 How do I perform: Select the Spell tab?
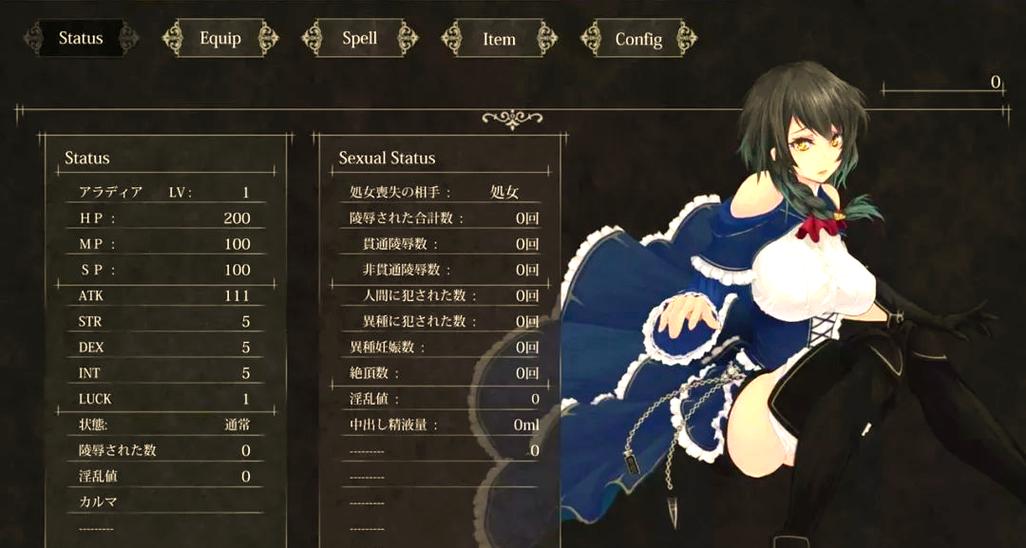coord(359,39)
